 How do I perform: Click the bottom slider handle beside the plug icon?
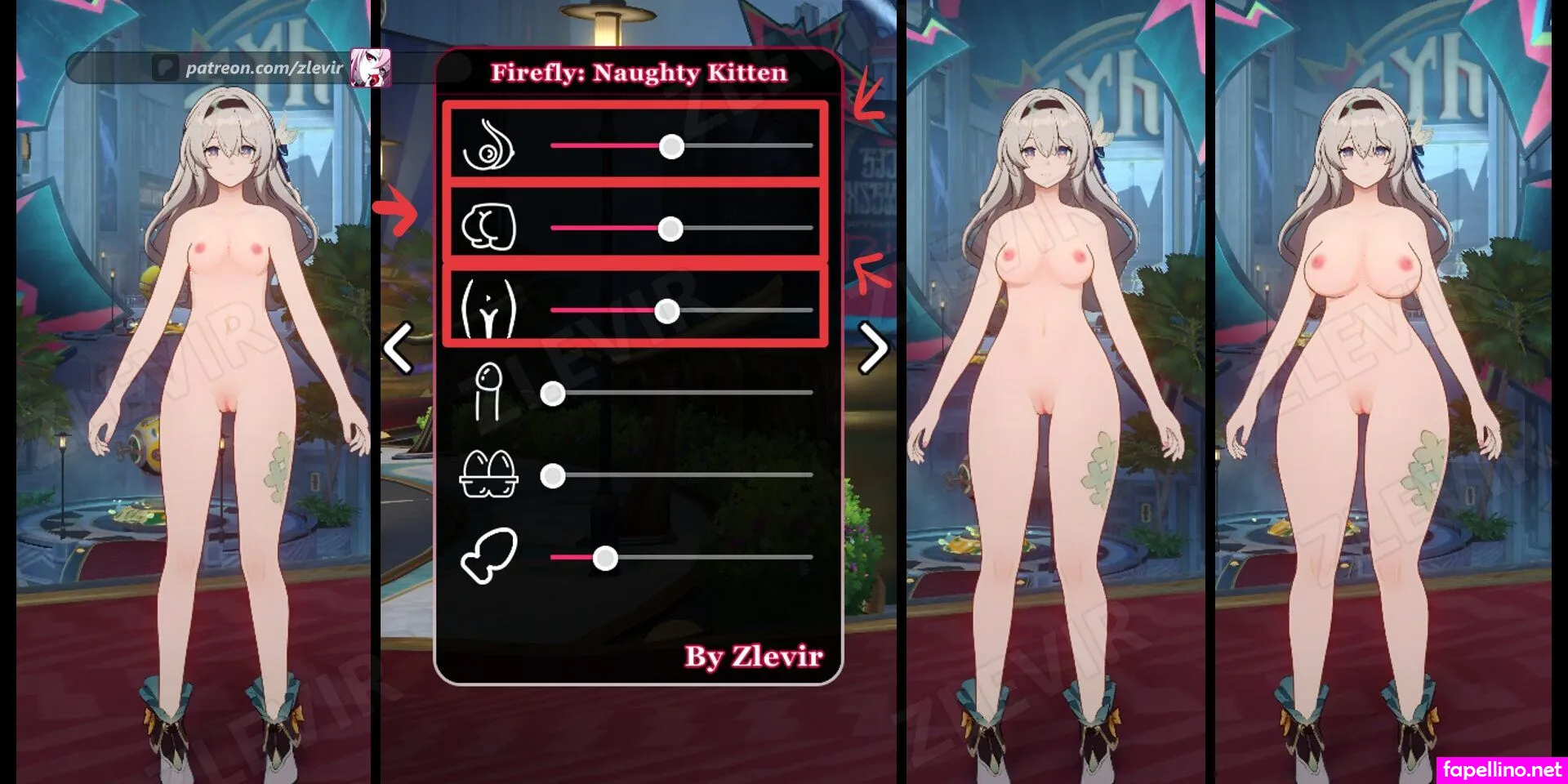pos(605,559)
